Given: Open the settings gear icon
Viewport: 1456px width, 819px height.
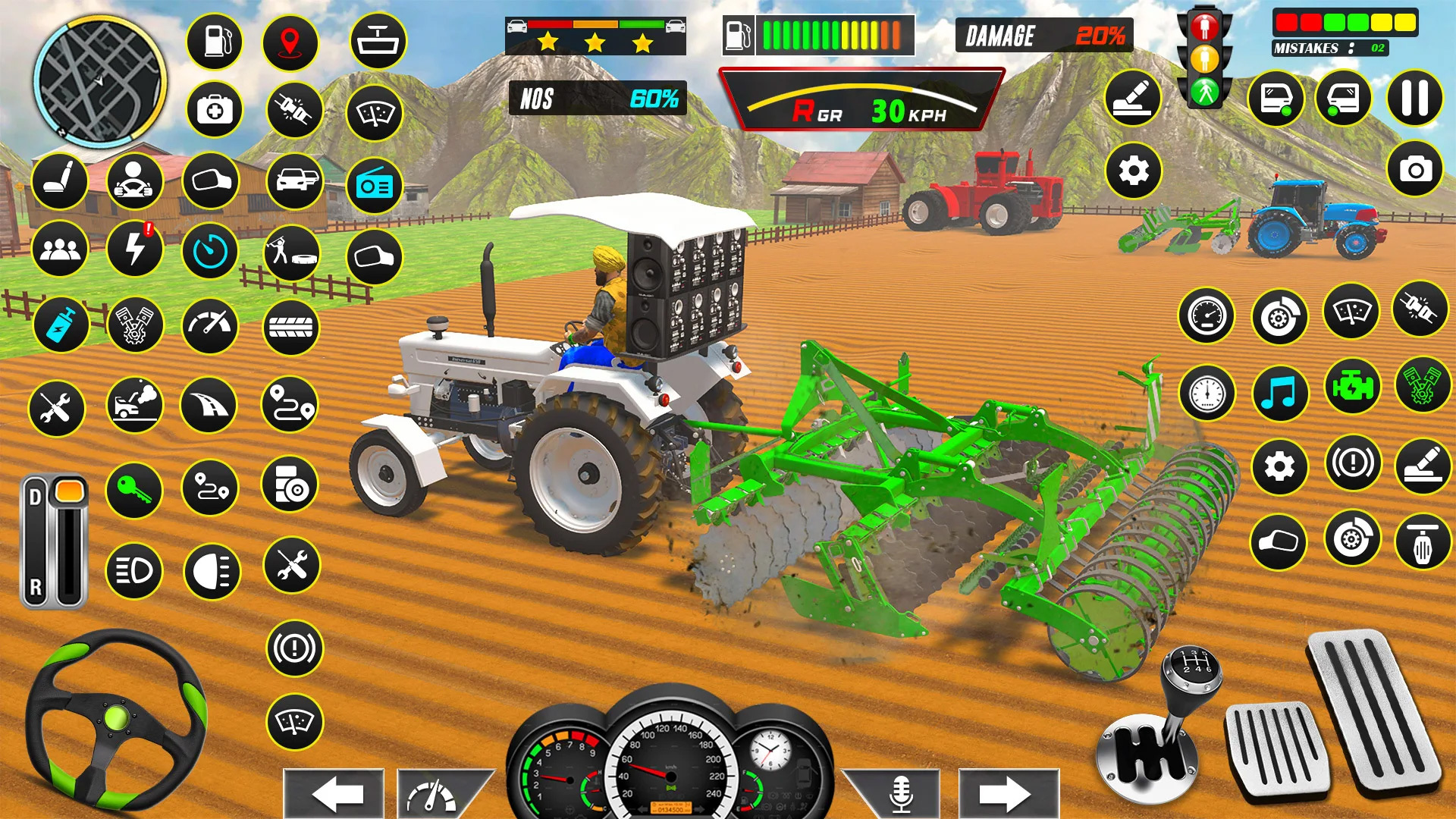Looking at the screenshot, I should [x=1133, y=171].
